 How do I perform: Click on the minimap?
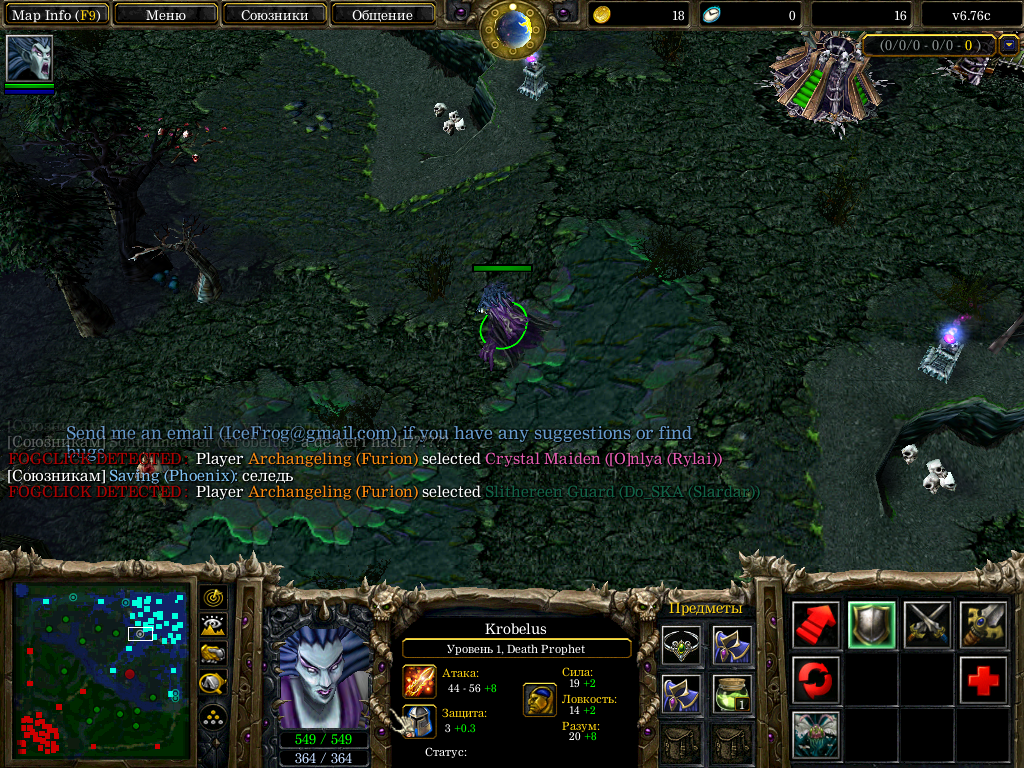pos(101,669)
